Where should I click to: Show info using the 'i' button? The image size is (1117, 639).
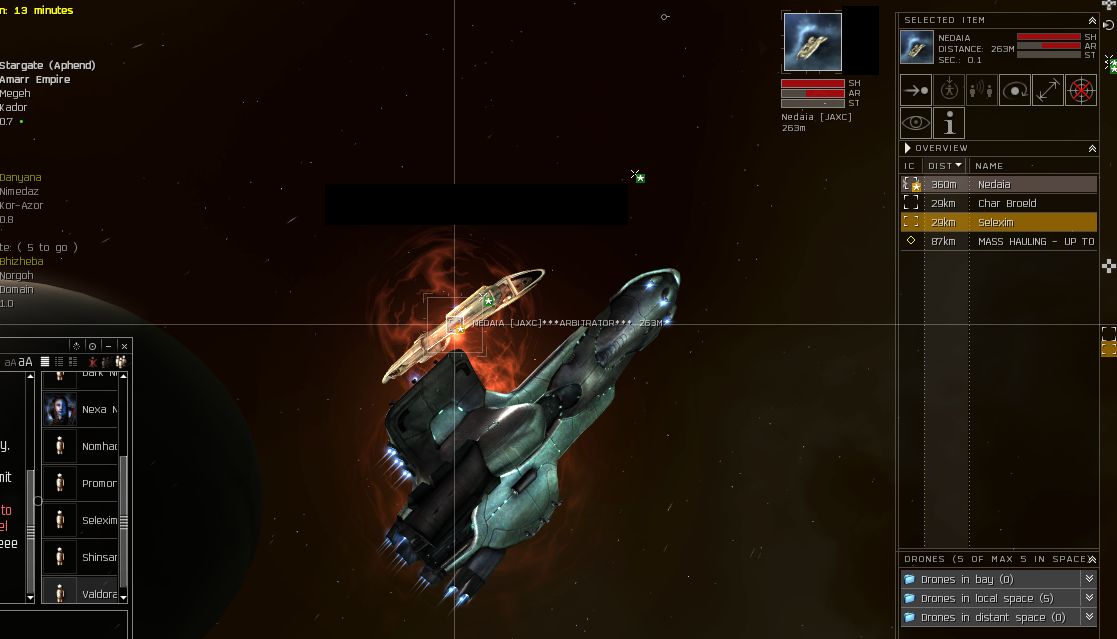949,123
